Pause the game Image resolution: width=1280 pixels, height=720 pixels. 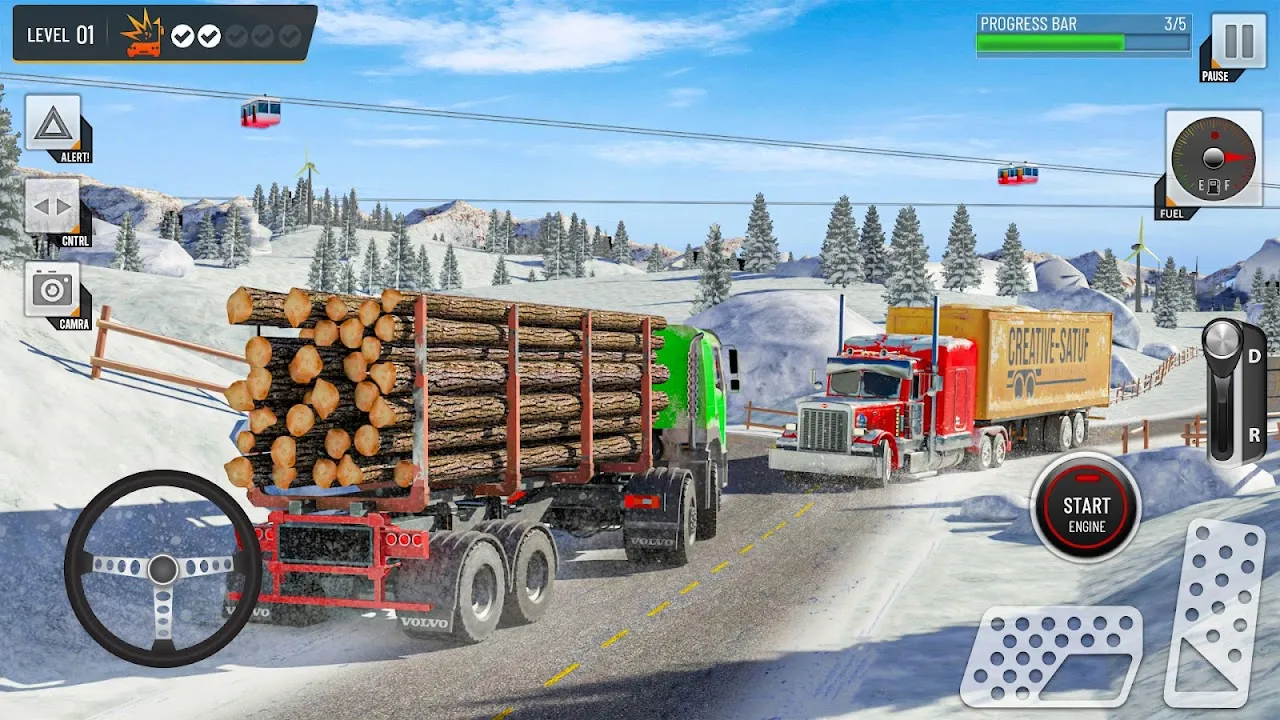click(x=1238, y=41)
